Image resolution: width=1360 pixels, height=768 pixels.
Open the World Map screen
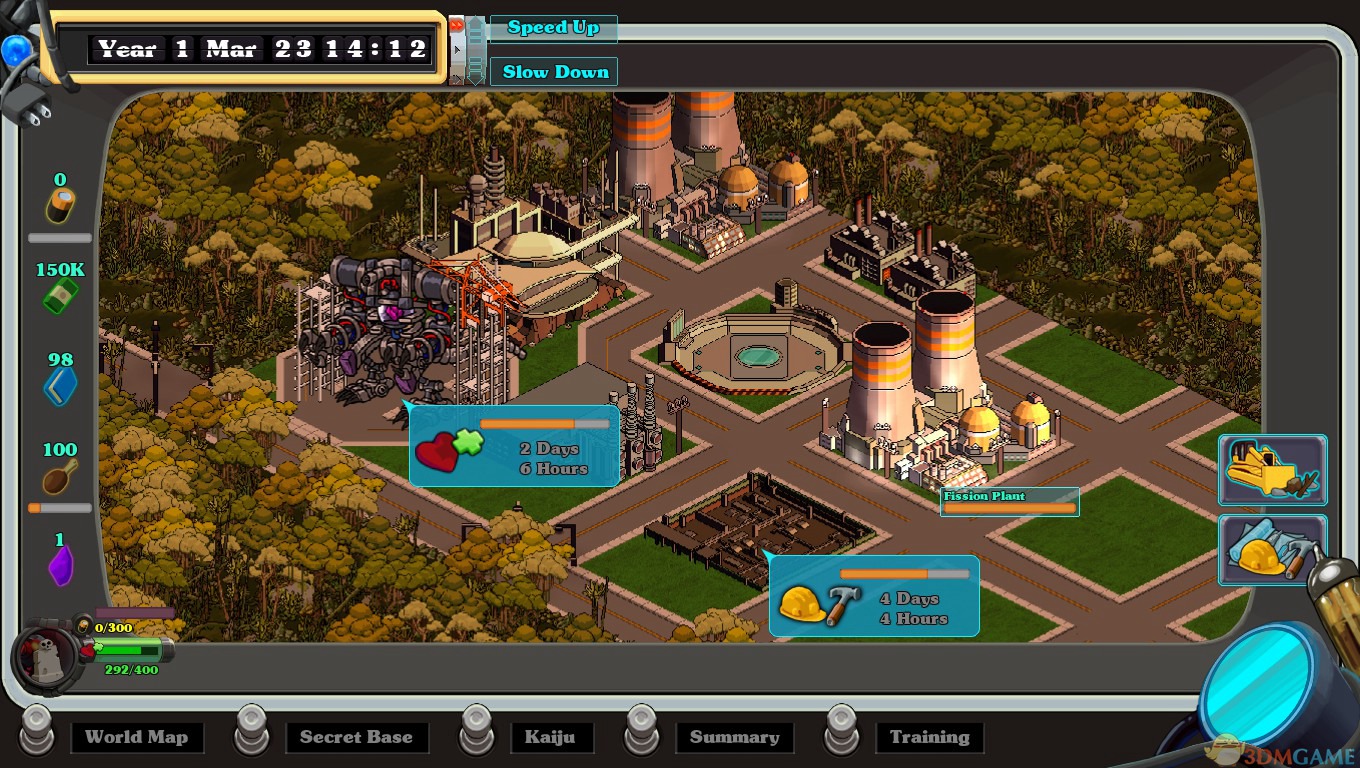tap(136, 738)
